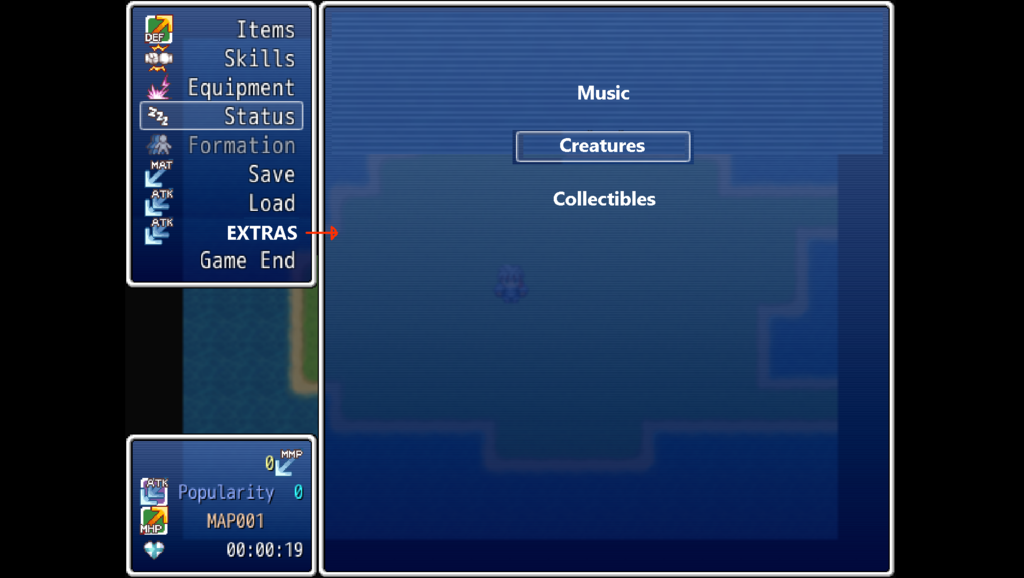
Task: Select the greyed-out Formation entry
Action: (241, 146)
